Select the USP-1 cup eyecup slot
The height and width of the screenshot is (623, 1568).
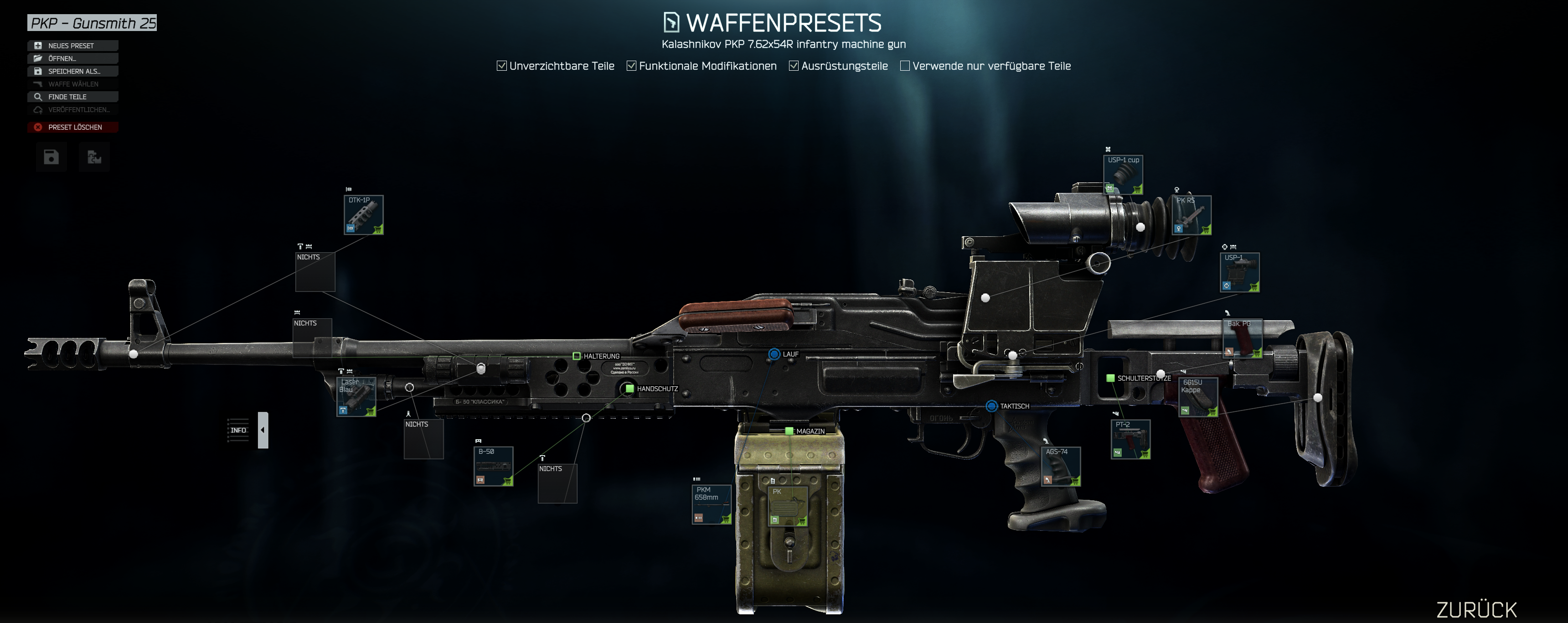tap(1123, 174)
